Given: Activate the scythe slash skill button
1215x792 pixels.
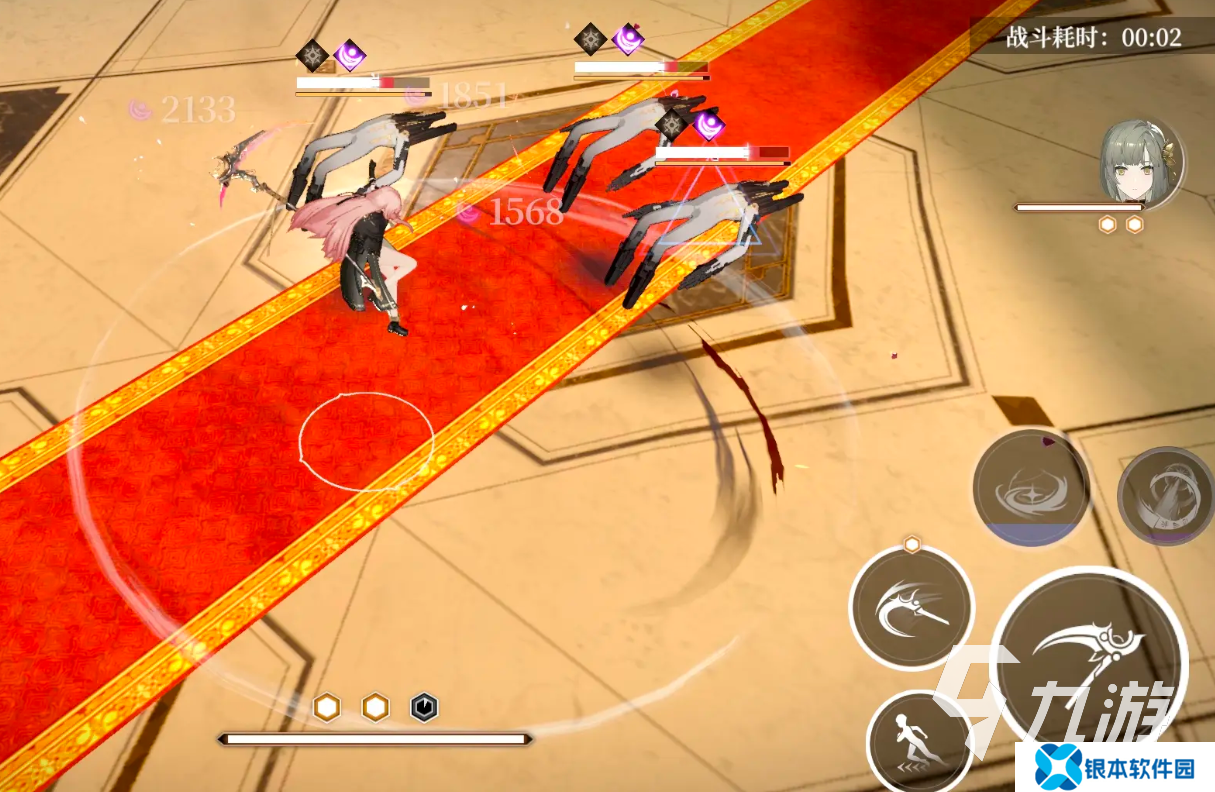Looking at the screenshot, I should tap(911, 607).
